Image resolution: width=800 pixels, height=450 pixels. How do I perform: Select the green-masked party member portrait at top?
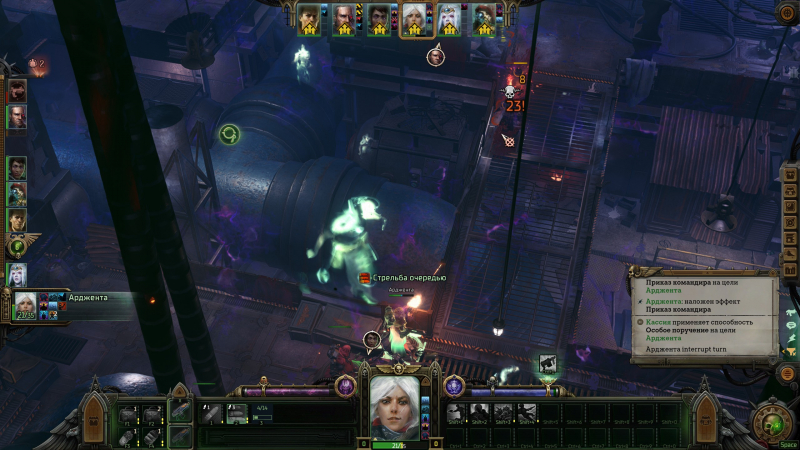(482, 19)
